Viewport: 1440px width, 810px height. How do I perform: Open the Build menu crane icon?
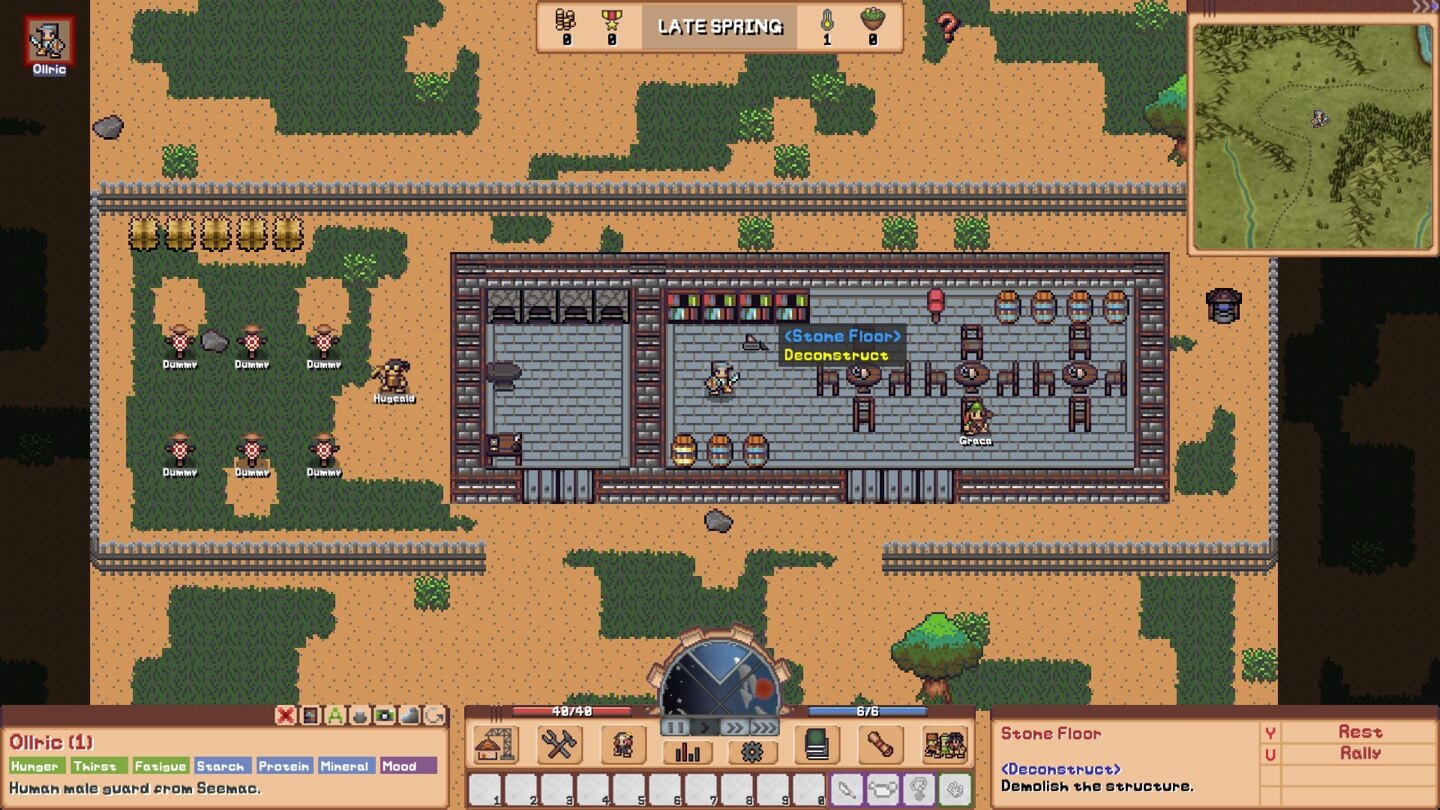[x=493, y=744]
